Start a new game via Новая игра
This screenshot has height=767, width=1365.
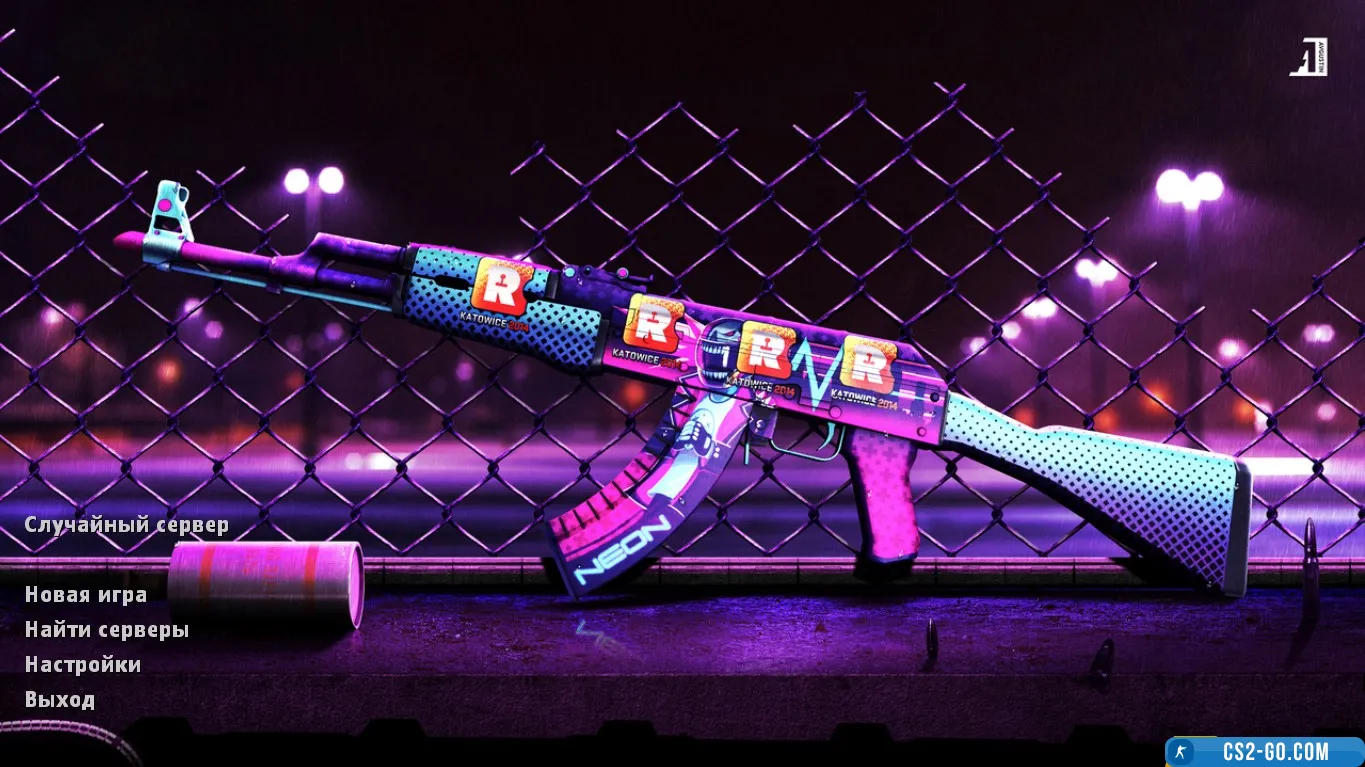pos(86,595)
